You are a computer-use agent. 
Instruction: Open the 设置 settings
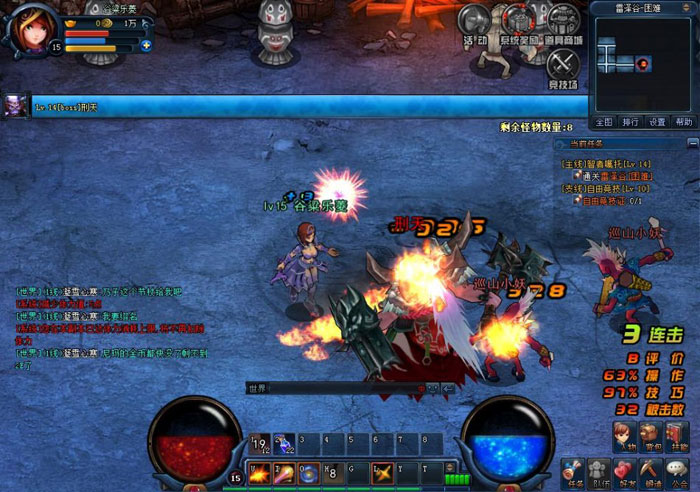tap(657, 122)
